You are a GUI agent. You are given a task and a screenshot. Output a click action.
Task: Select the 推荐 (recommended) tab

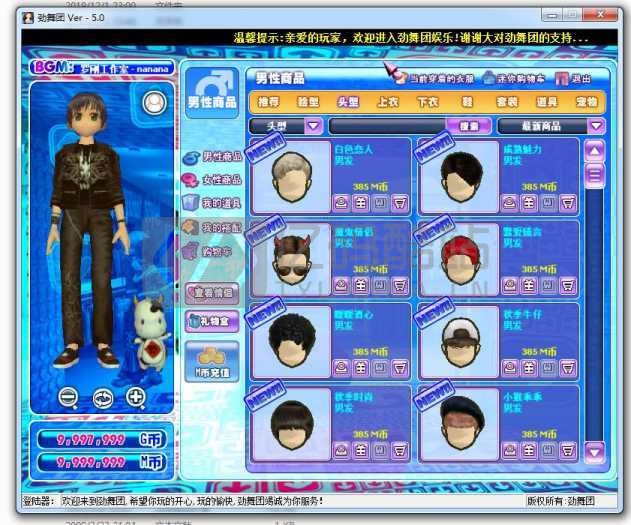[x=269, y=102]
